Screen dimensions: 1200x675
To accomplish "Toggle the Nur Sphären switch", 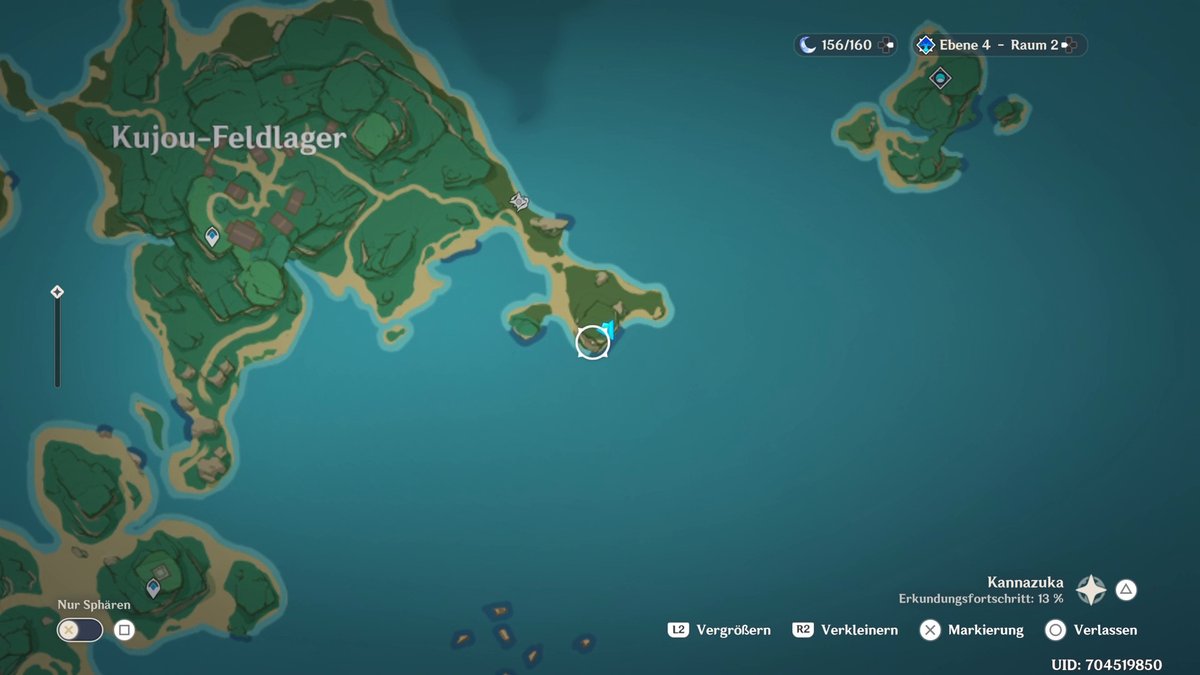I will pos(80,630).
